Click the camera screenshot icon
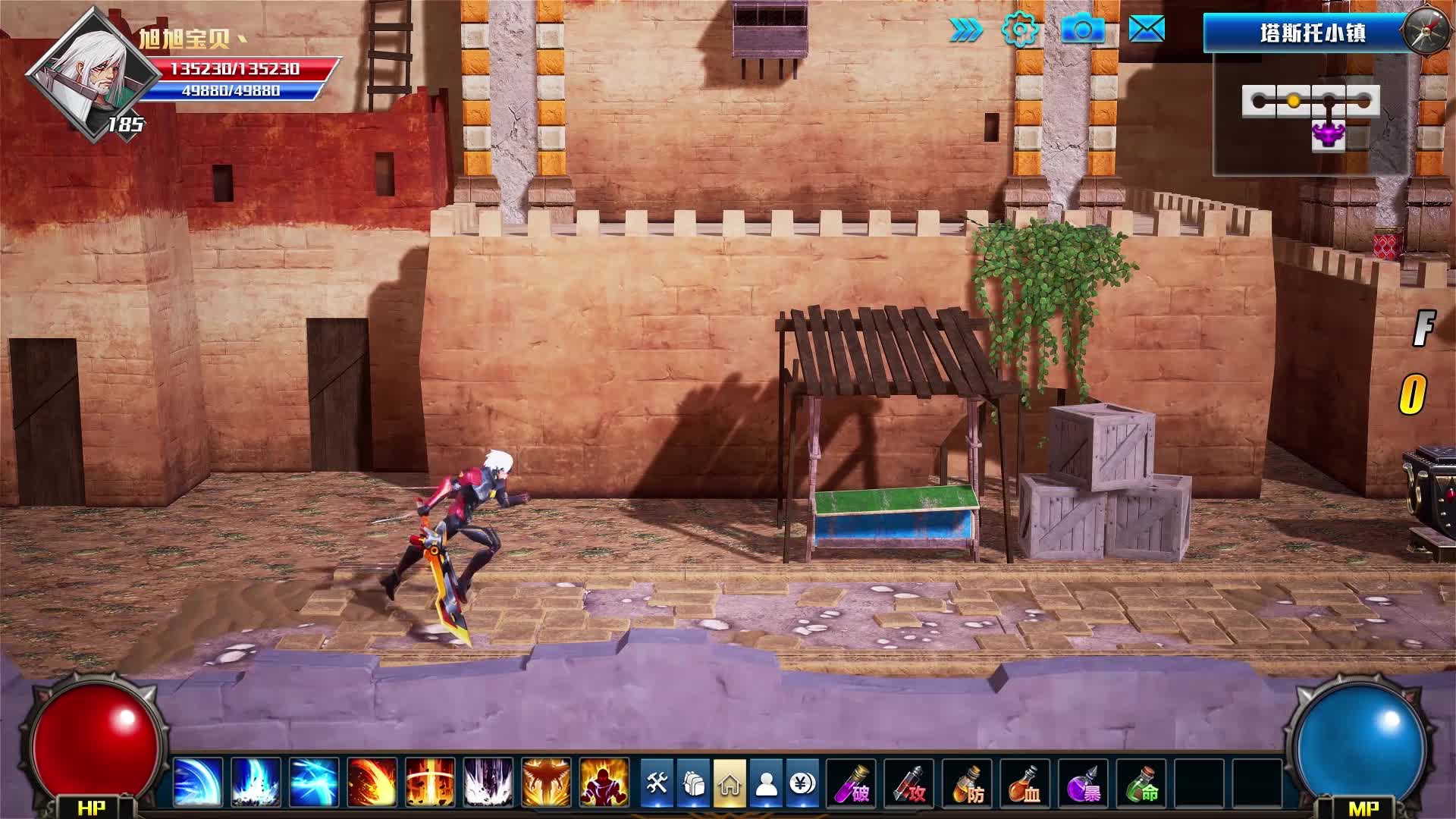The height and width of the screenshot is (819, 1456). point(1082,30)
